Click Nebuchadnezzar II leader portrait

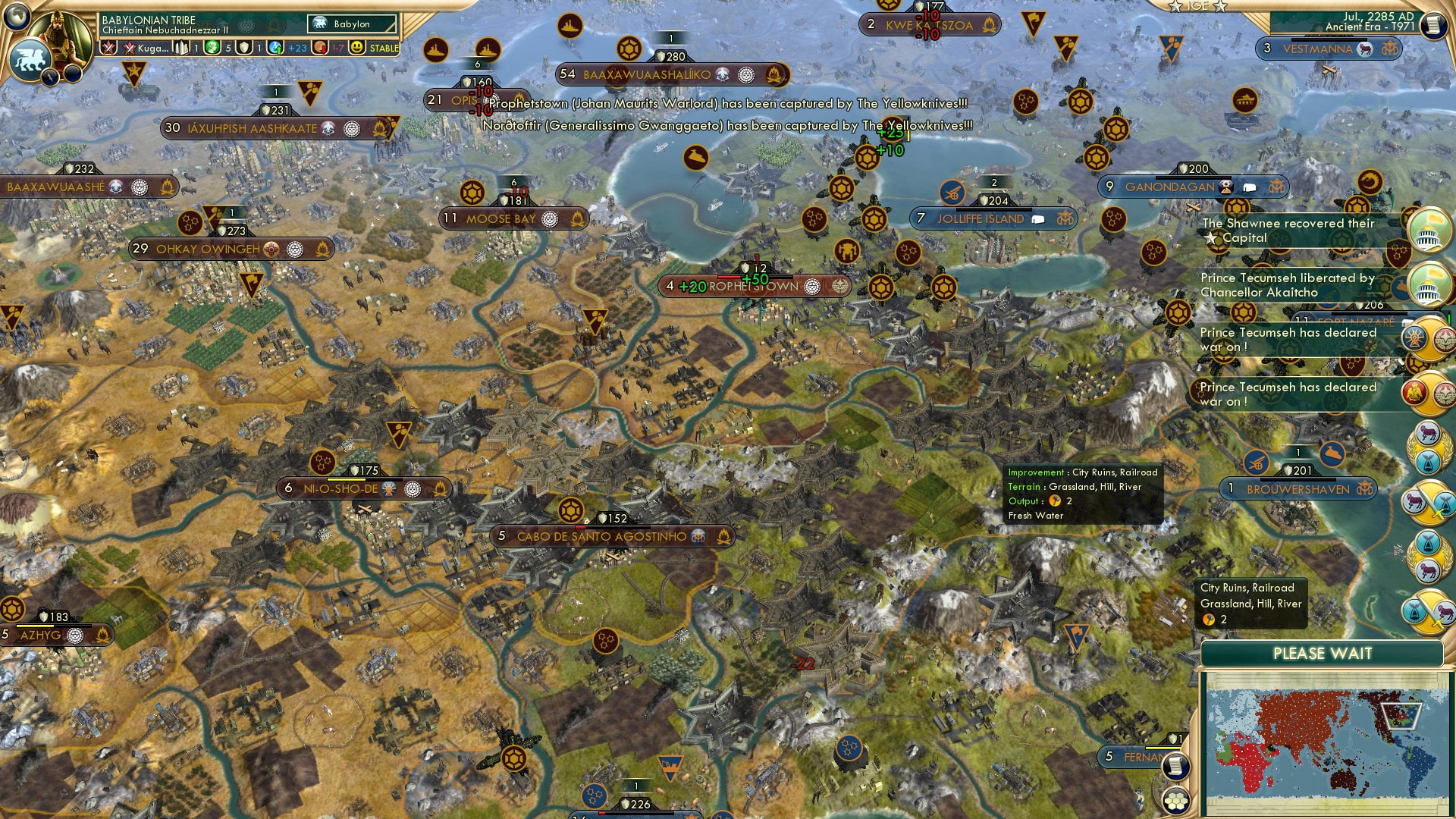pyautogui.click(x=60, y=36)
